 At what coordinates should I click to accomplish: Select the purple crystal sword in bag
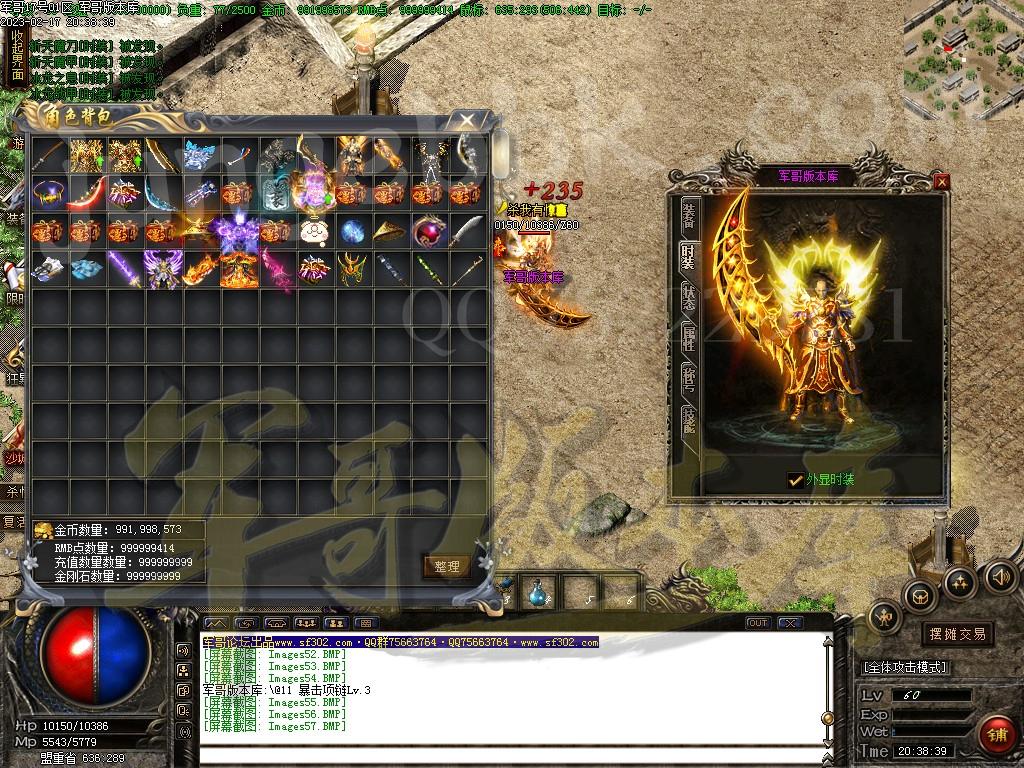click(124, 269)
